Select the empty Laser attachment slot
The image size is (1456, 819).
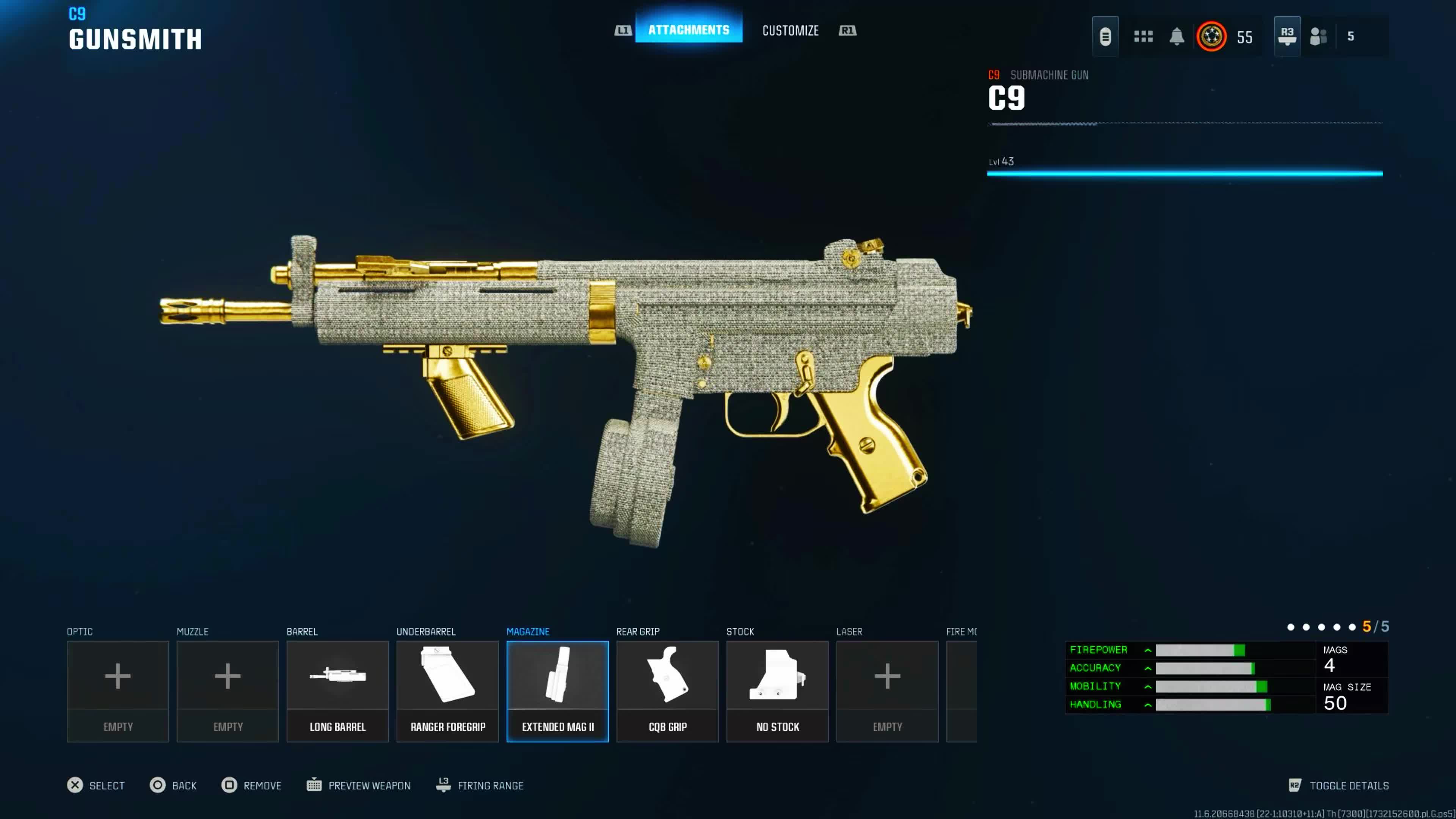pos(887,691)
